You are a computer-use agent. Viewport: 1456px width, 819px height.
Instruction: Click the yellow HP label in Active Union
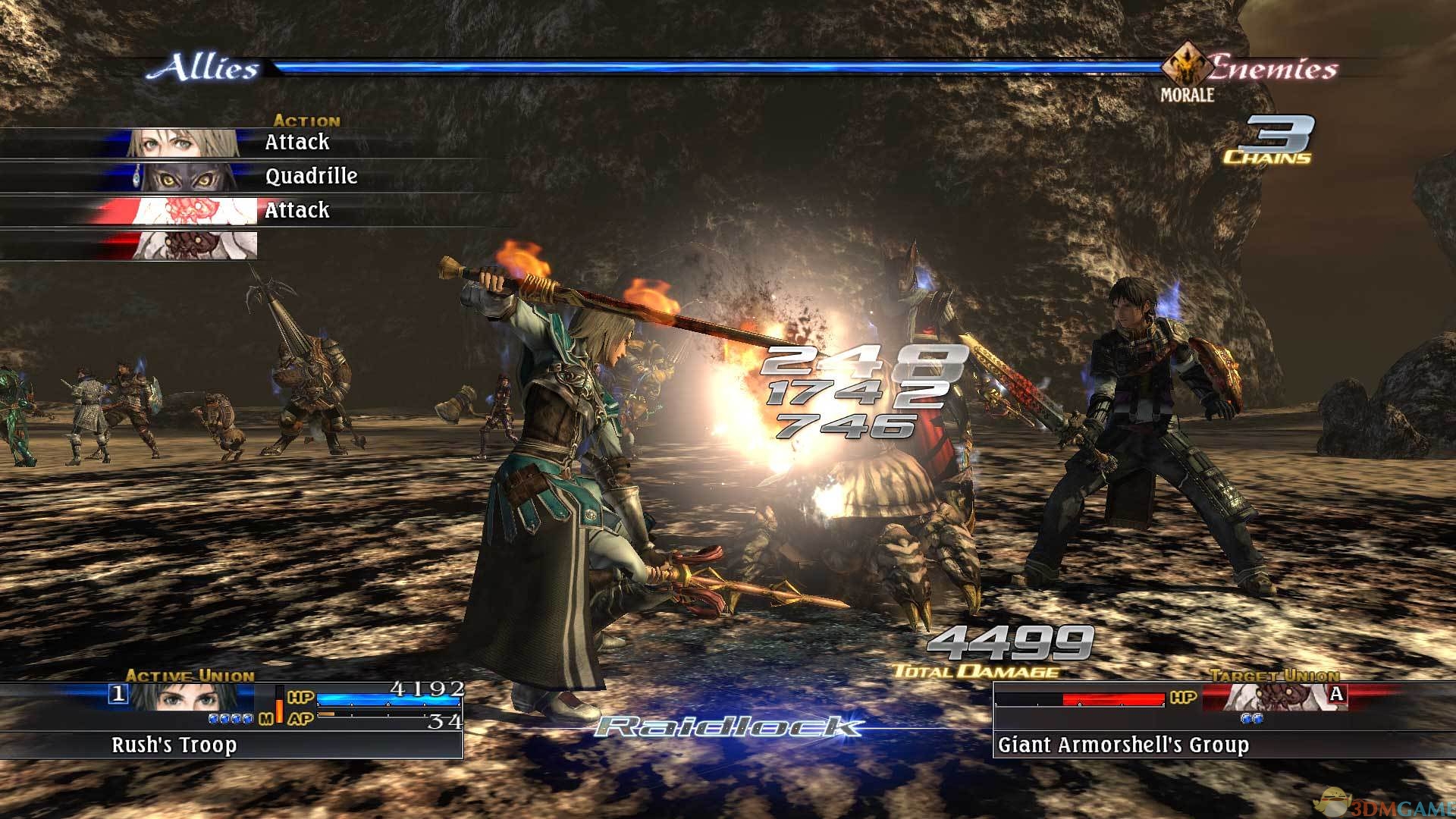pyautogui.click(x=300, y=698)
